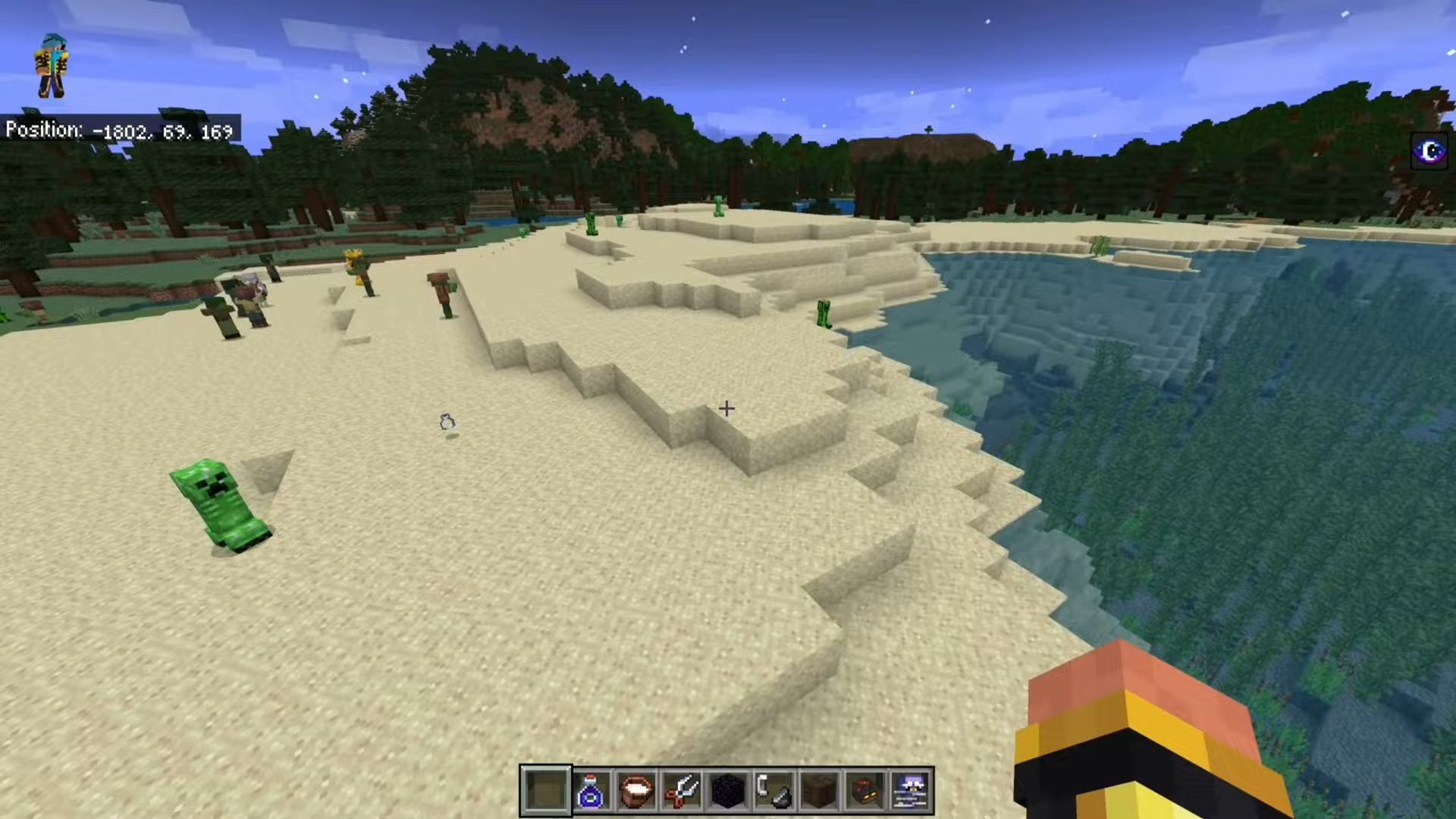Select the dark brown block slot

click(x=819, y=791)
